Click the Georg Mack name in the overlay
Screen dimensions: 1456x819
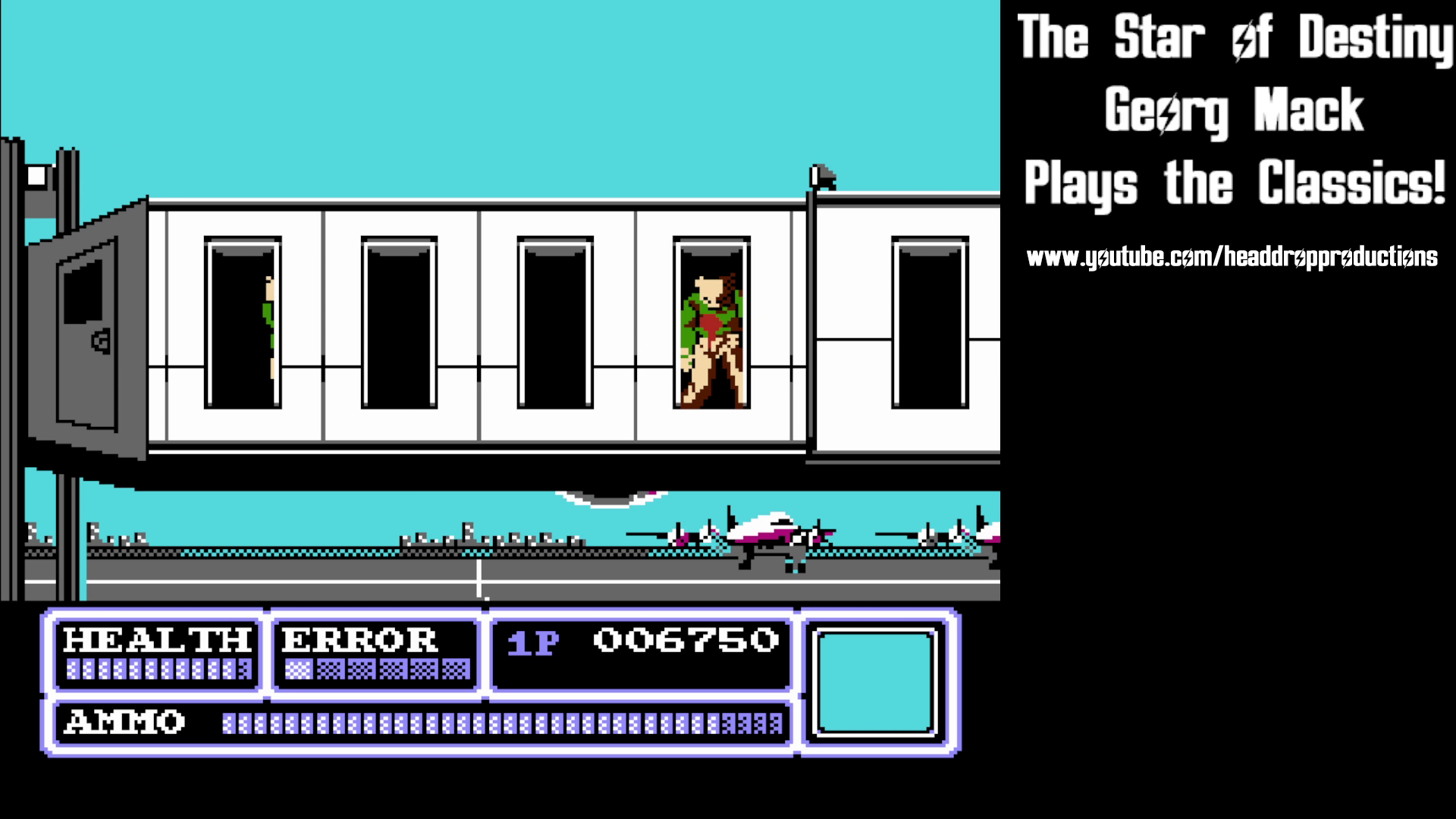[1234, 110]
